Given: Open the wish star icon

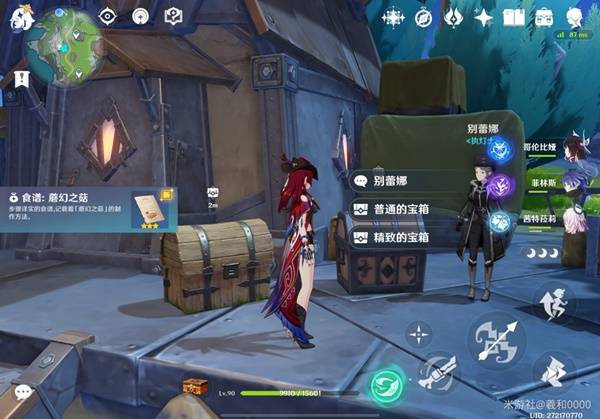Looking at the screenshot, I should point(484,18).
